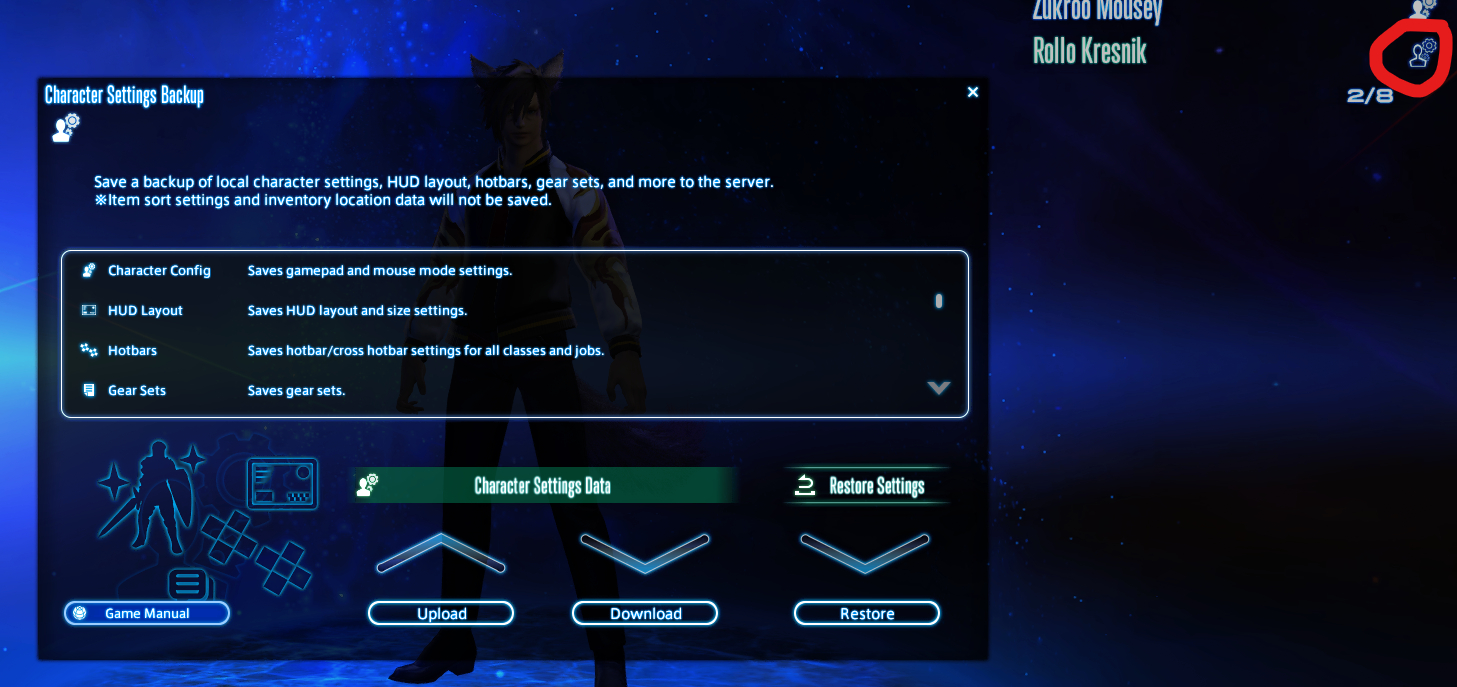Click the list's scroll-down arrow
Image resolution: width=1457 pixels, height=687 pixels.
pyautogui.click(x=938, y=388)
